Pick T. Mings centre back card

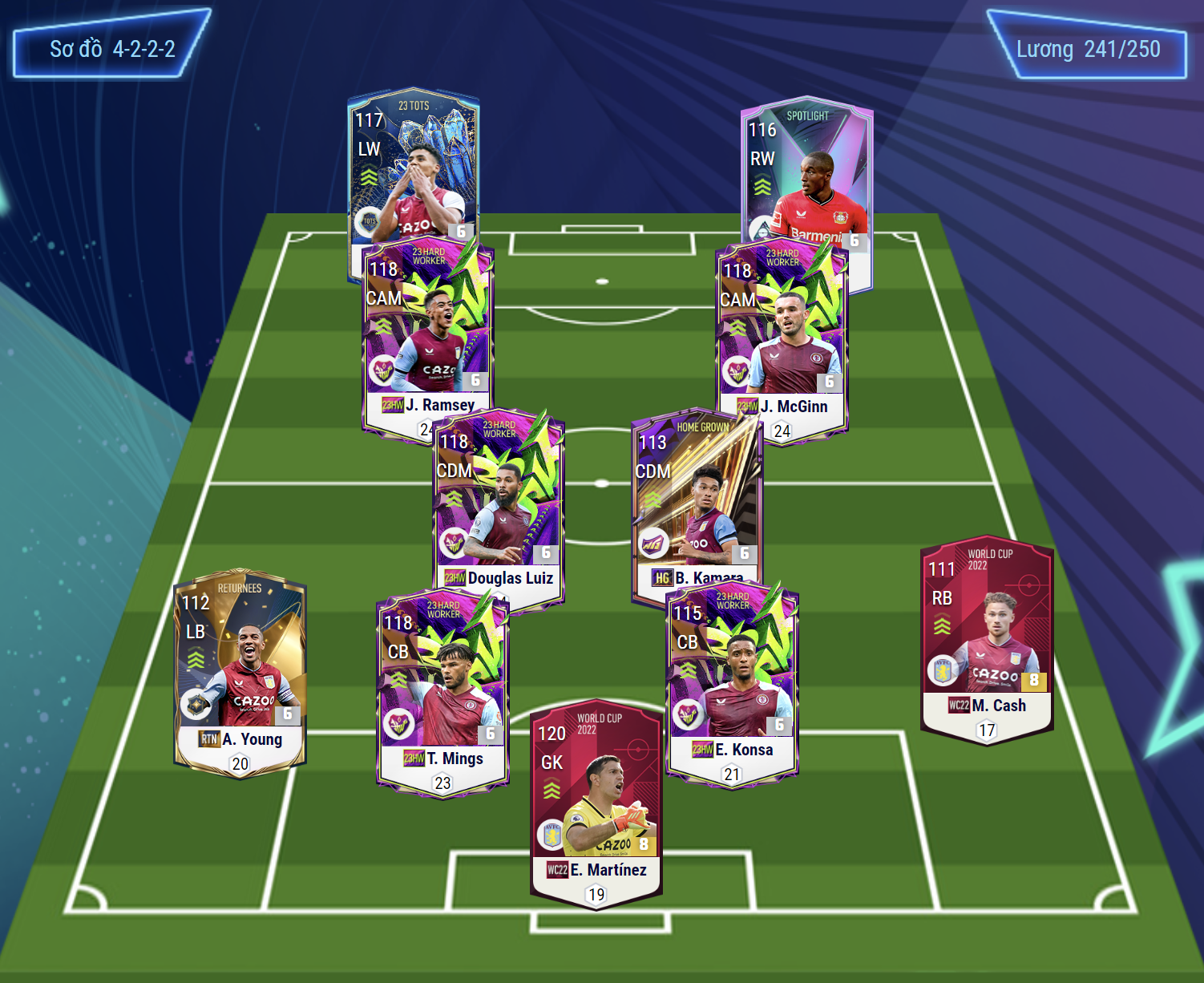[442, 690]
